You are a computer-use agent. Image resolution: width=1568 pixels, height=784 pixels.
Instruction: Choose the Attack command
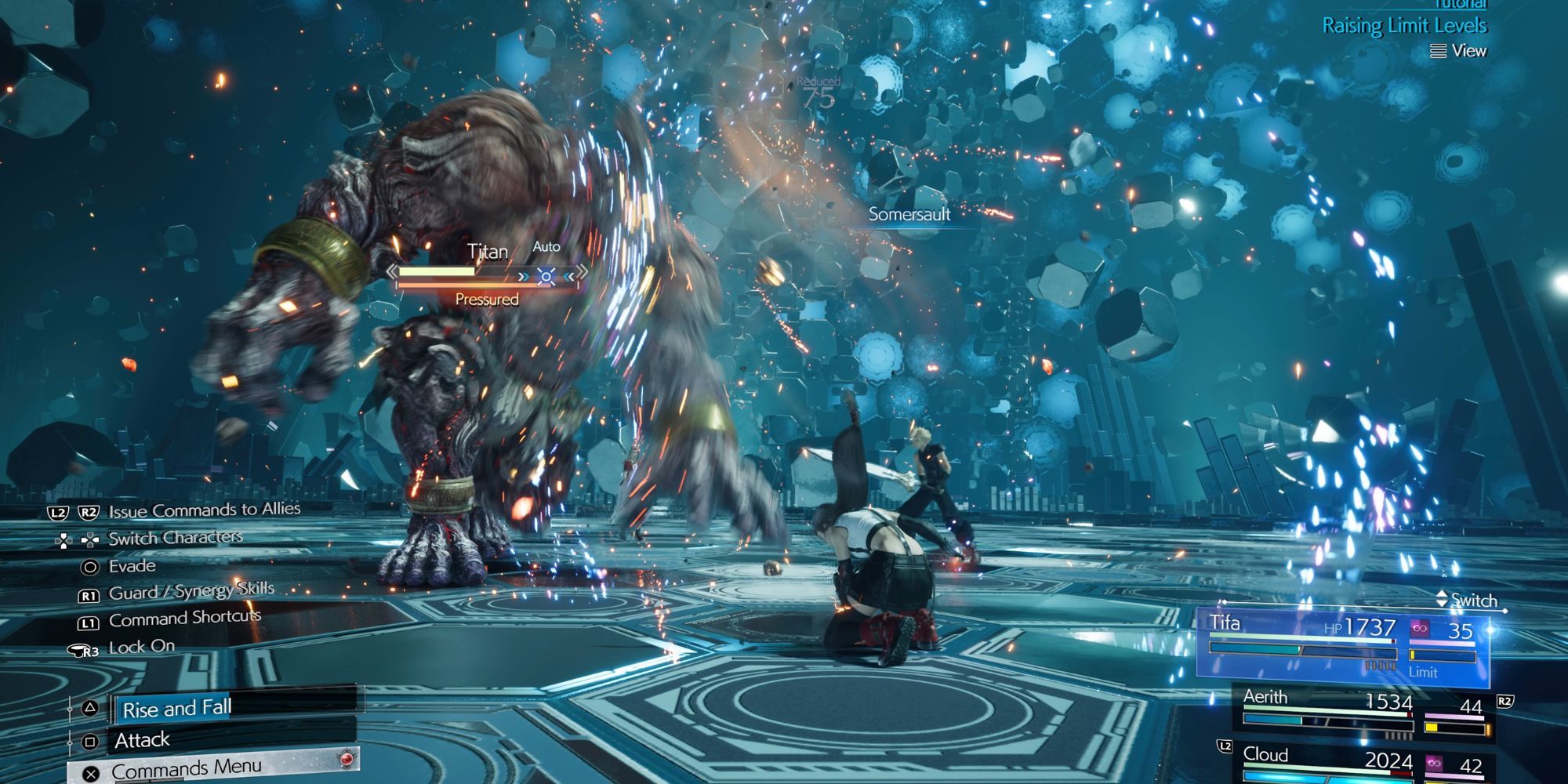143,739
